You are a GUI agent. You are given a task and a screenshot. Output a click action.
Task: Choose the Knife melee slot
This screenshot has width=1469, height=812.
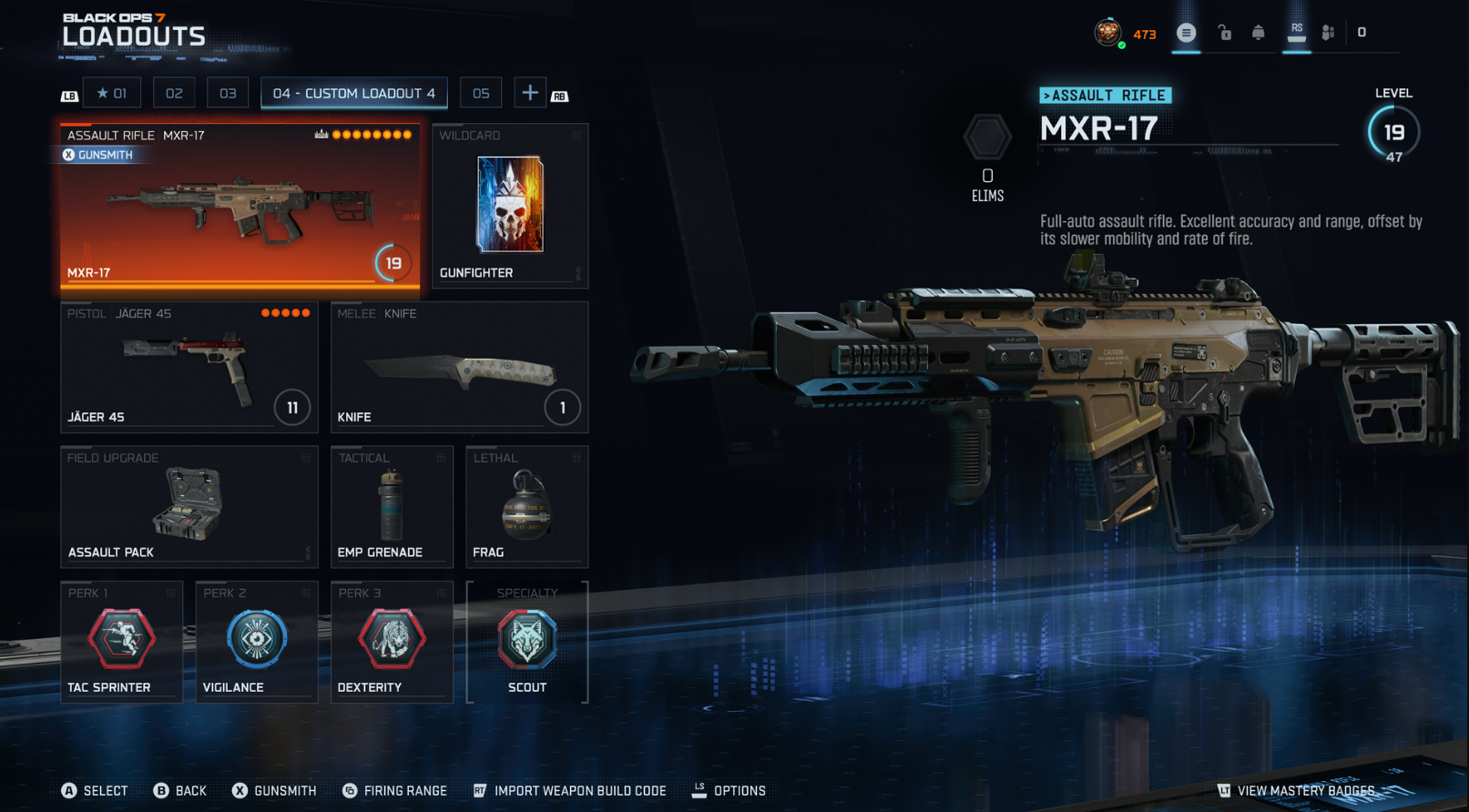(x=459, y=367)
